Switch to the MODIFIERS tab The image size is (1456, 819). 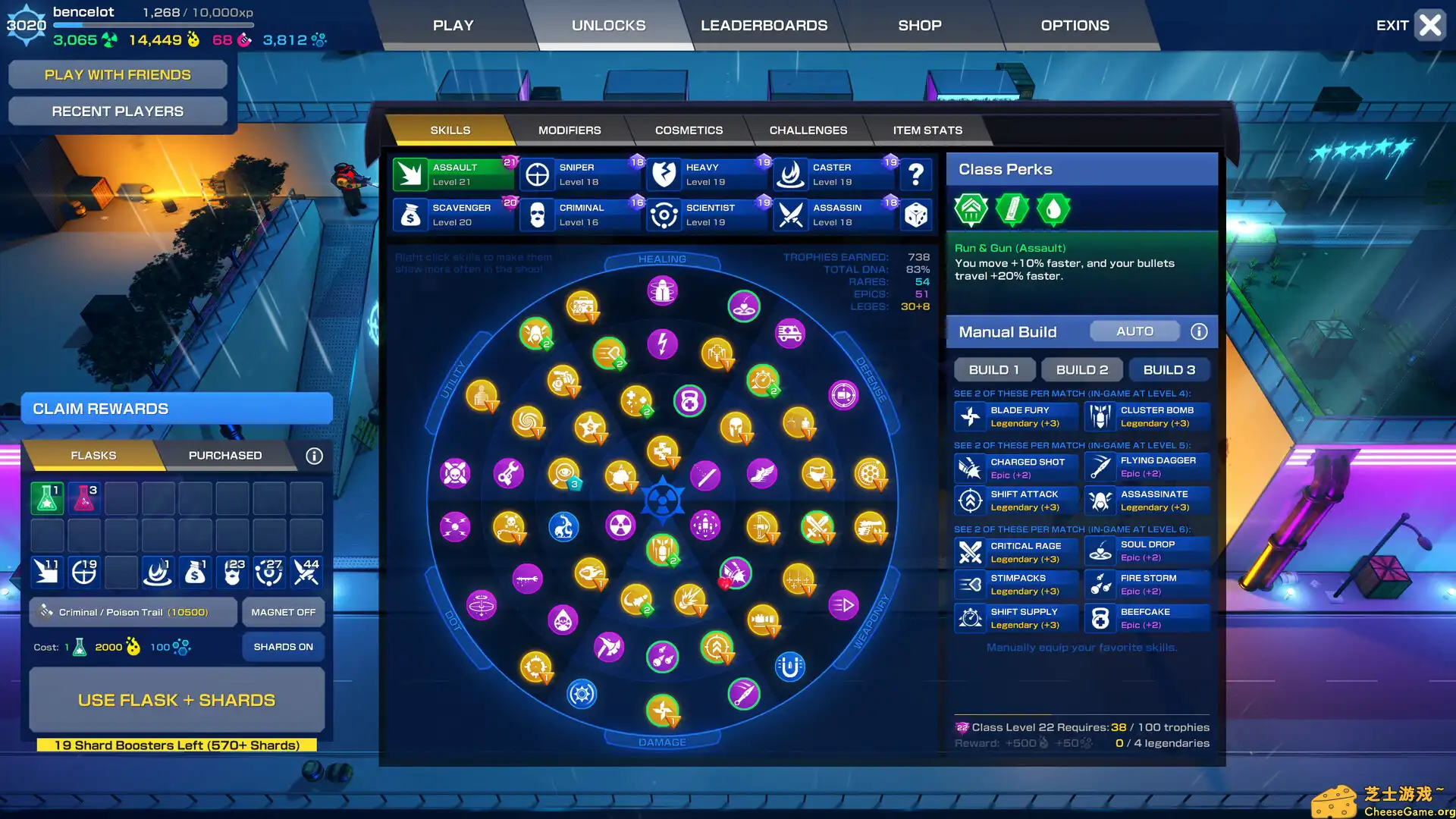[x=570, y=130]
